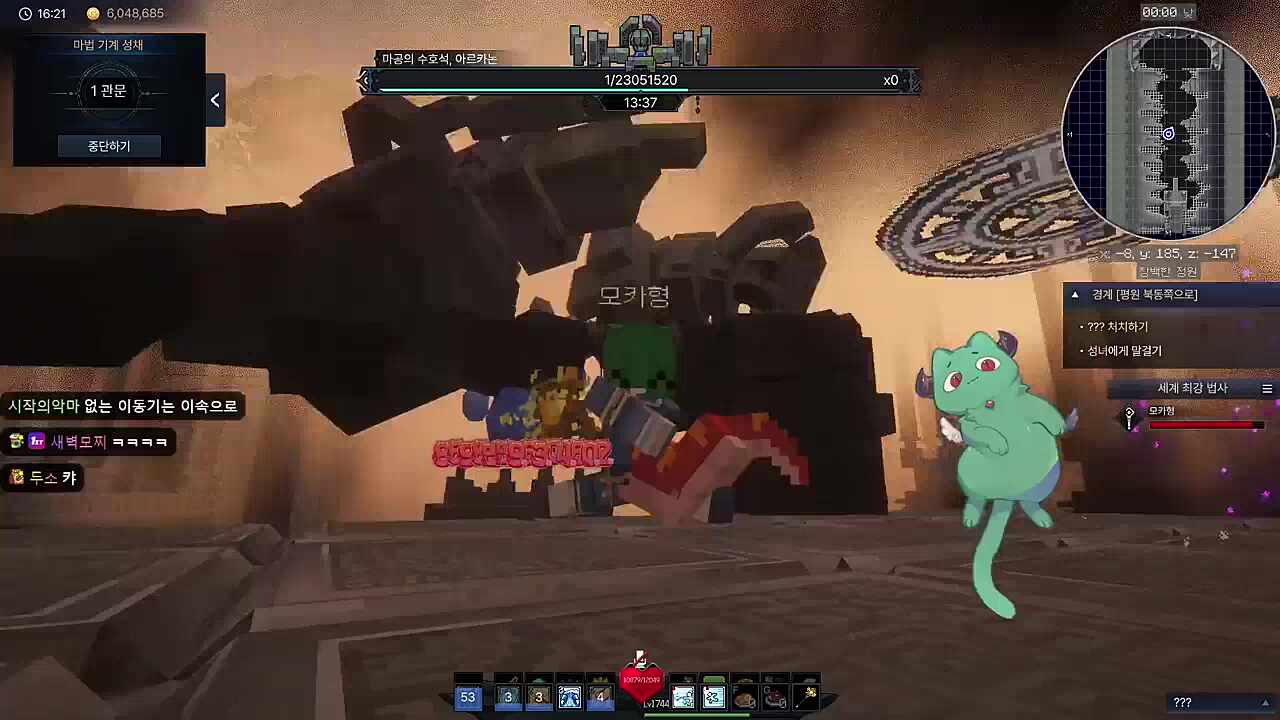Collapse the dungeon panel with the left arrow
The width and height of the screenshot is (1280, 720).
215,100
